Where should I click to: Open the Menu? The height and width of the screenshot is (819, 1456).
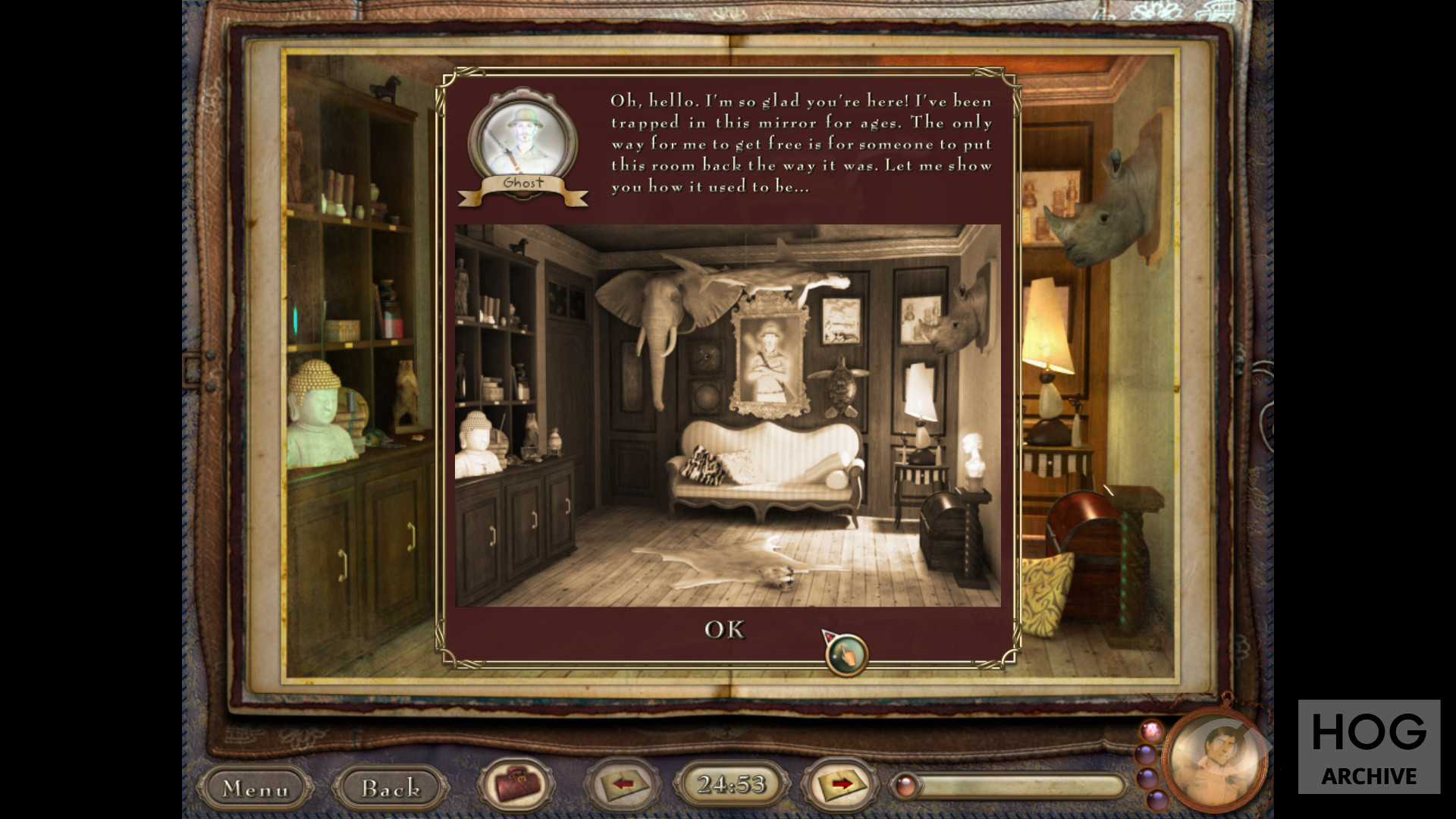255,789
